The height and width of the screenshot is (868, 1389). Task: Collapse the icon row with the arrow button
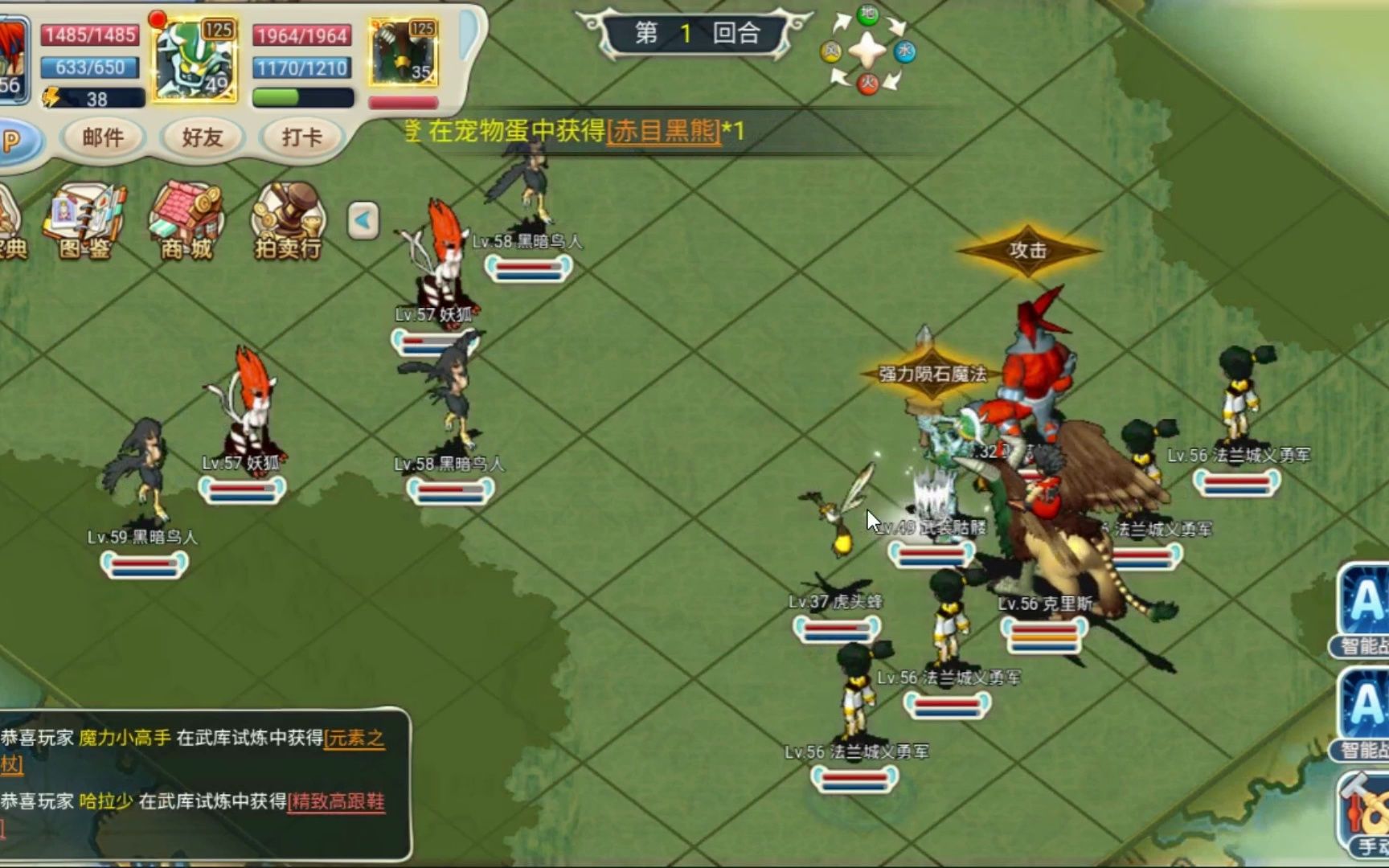tap(363, 220)
